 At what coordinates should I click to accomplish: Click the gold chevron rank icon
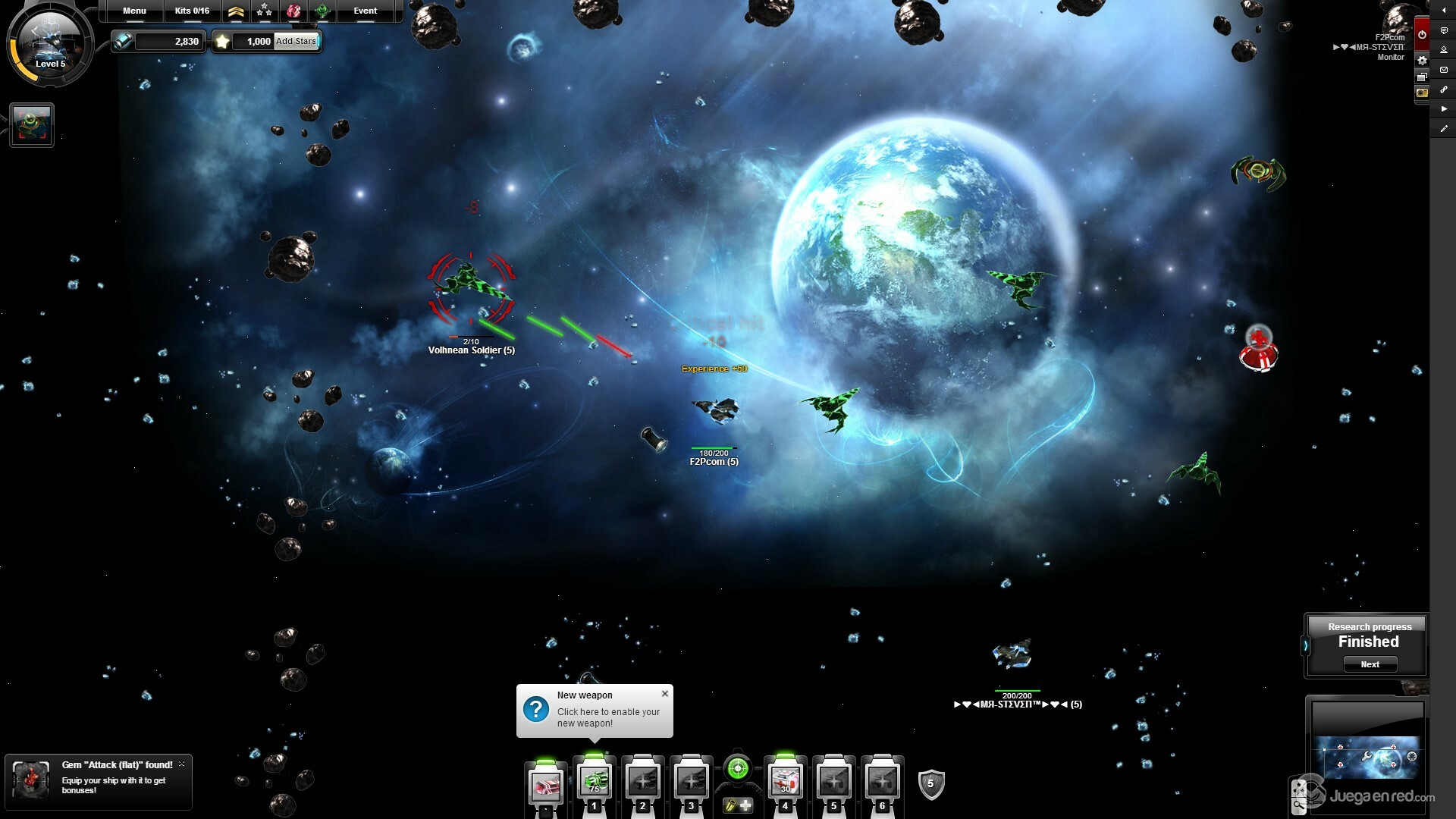[x=236, y=11]
